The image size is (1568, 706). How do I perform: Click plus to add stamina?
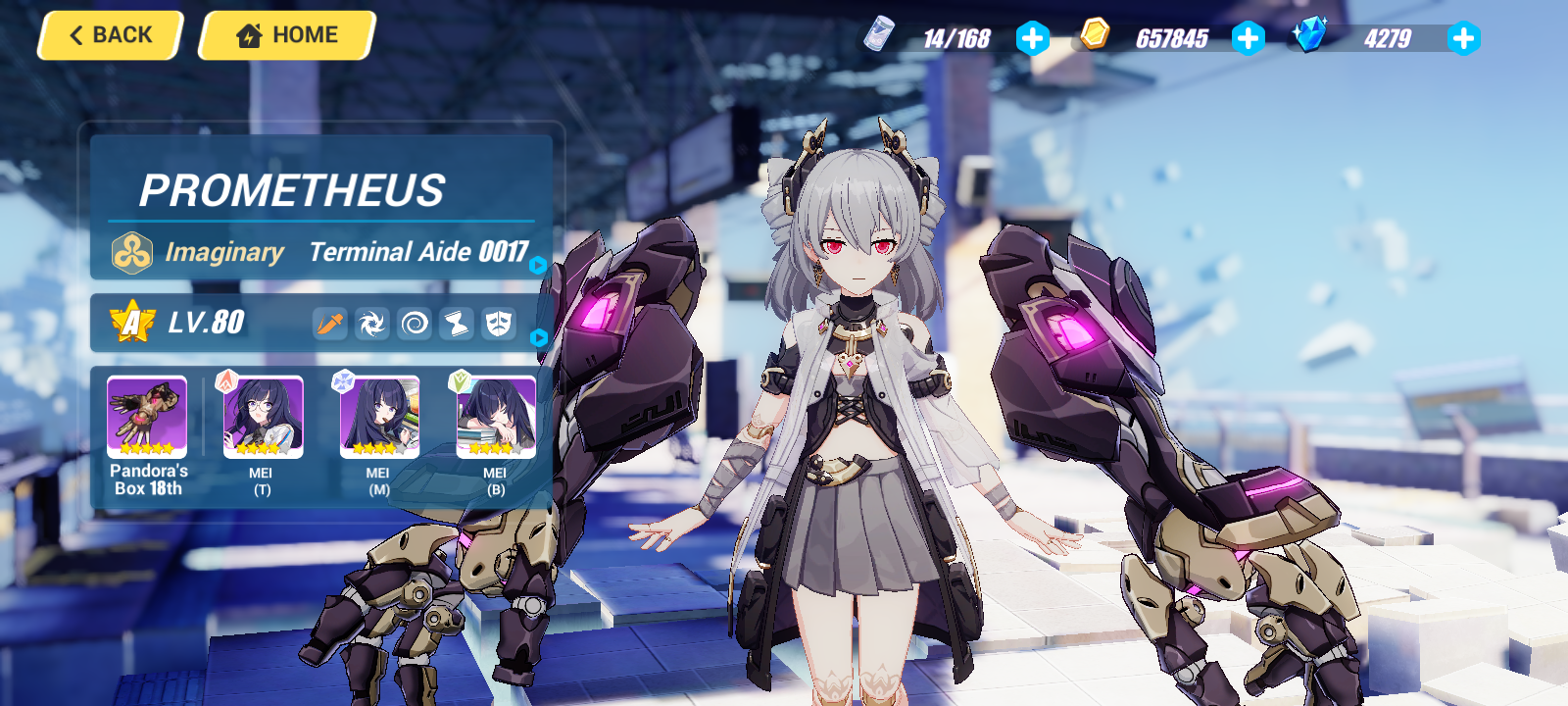(x=1030, y=41)
